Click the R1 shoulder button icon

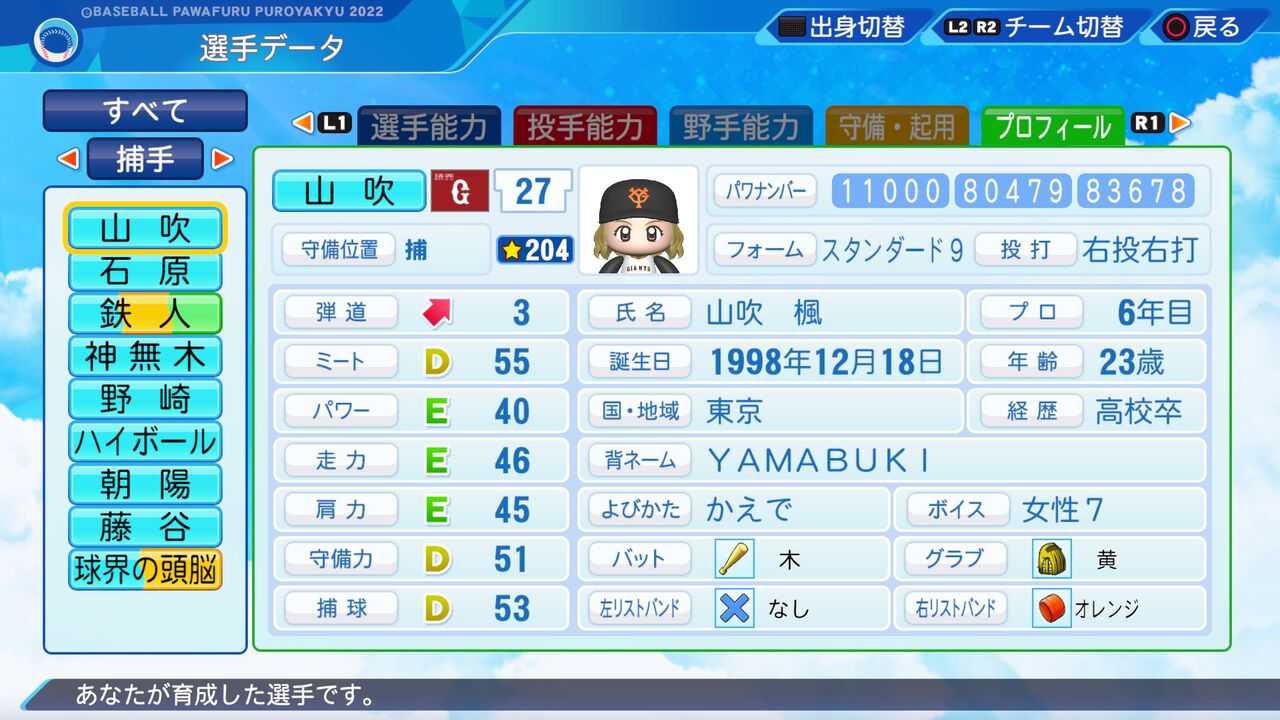click(1146, 122)
